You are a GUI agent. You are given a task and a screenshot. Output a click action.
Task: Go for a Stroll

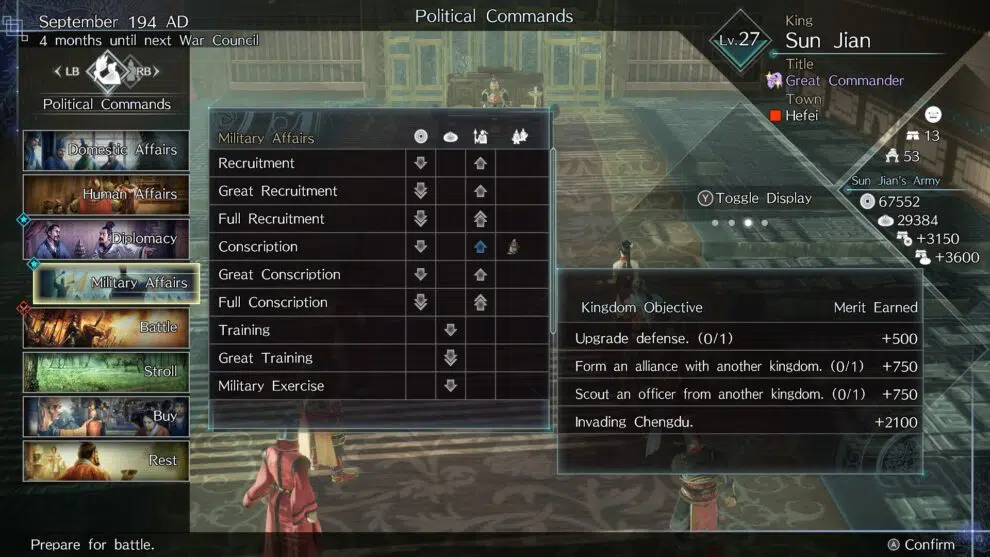point(107,372)
